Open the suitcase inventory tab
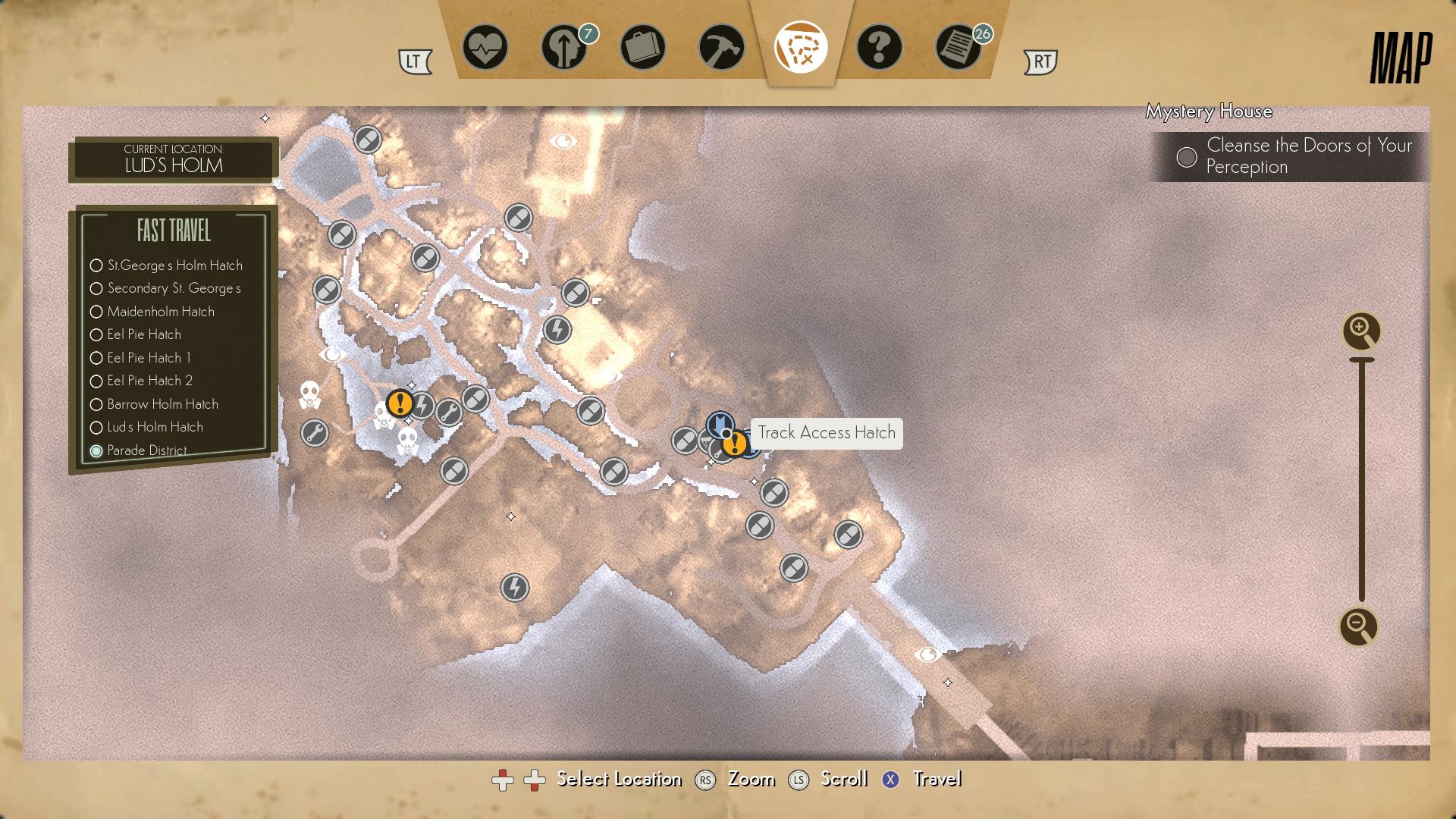This screenshot has height=819, width=1456. pyautogui.click(x=642, y=48)
